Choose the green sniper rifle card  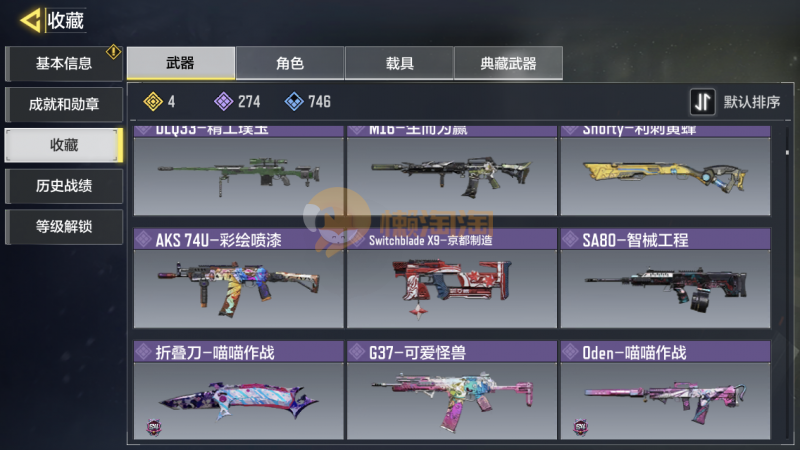click(x=239, y=172)
